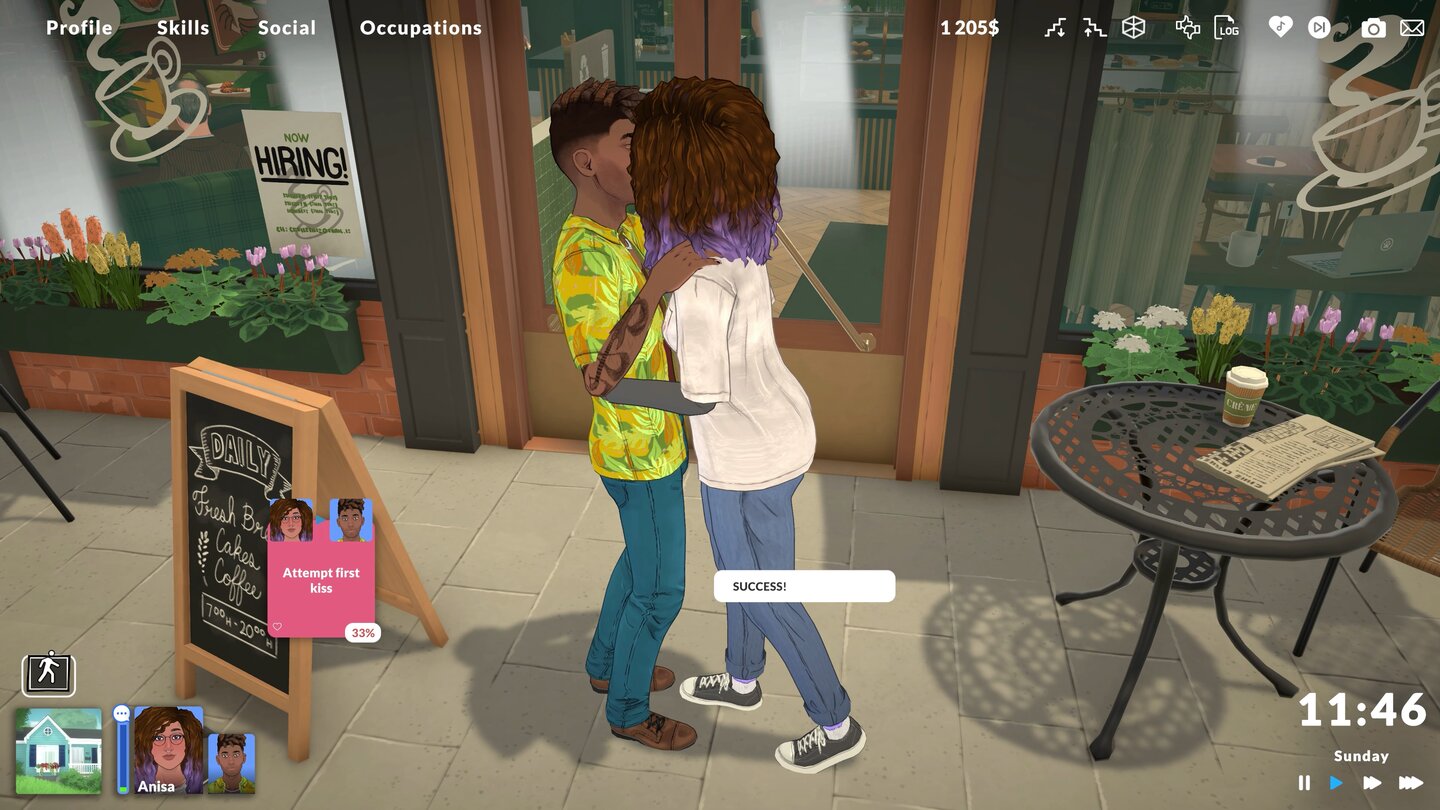Pause the game time
1440x810 pixels.
tap(1305, 784)
